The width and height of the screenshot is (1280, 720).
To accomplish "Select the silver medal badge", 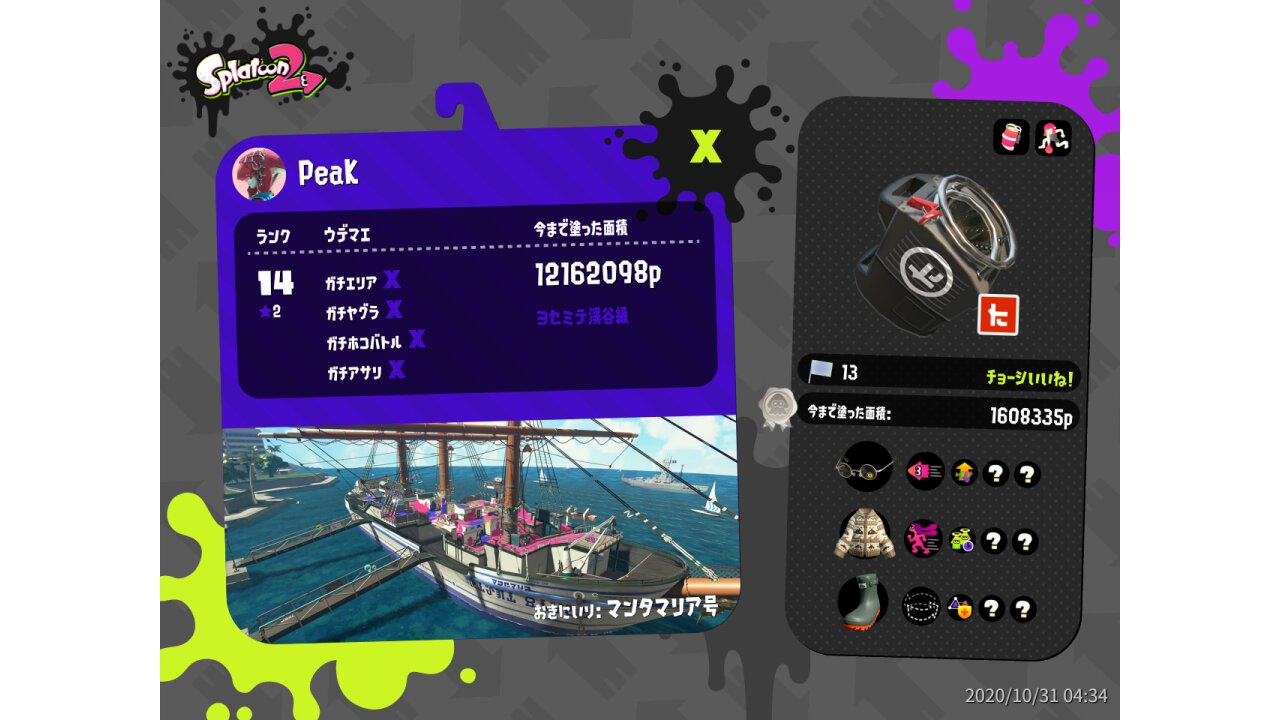I will point(776,408).
